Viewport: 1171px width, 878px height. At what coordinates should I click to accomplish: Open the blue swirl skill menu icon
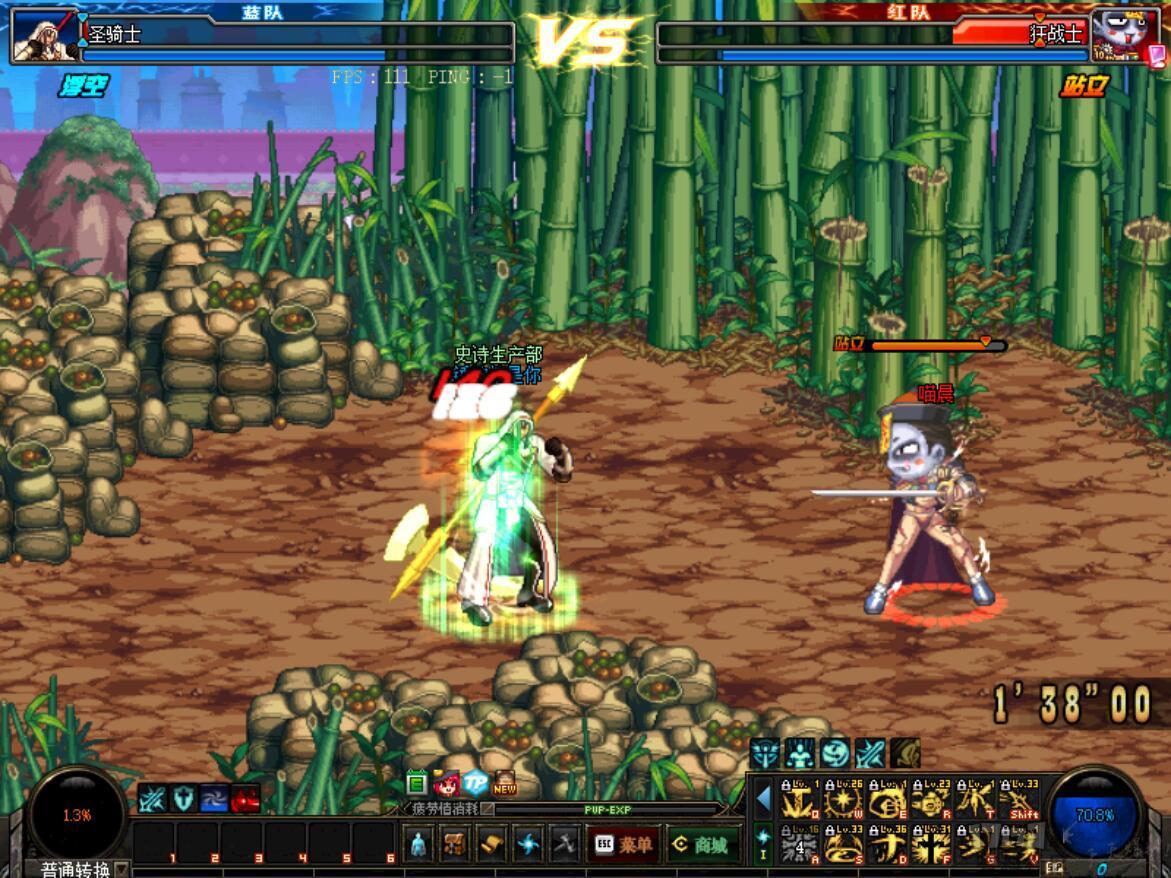(528, 845)
